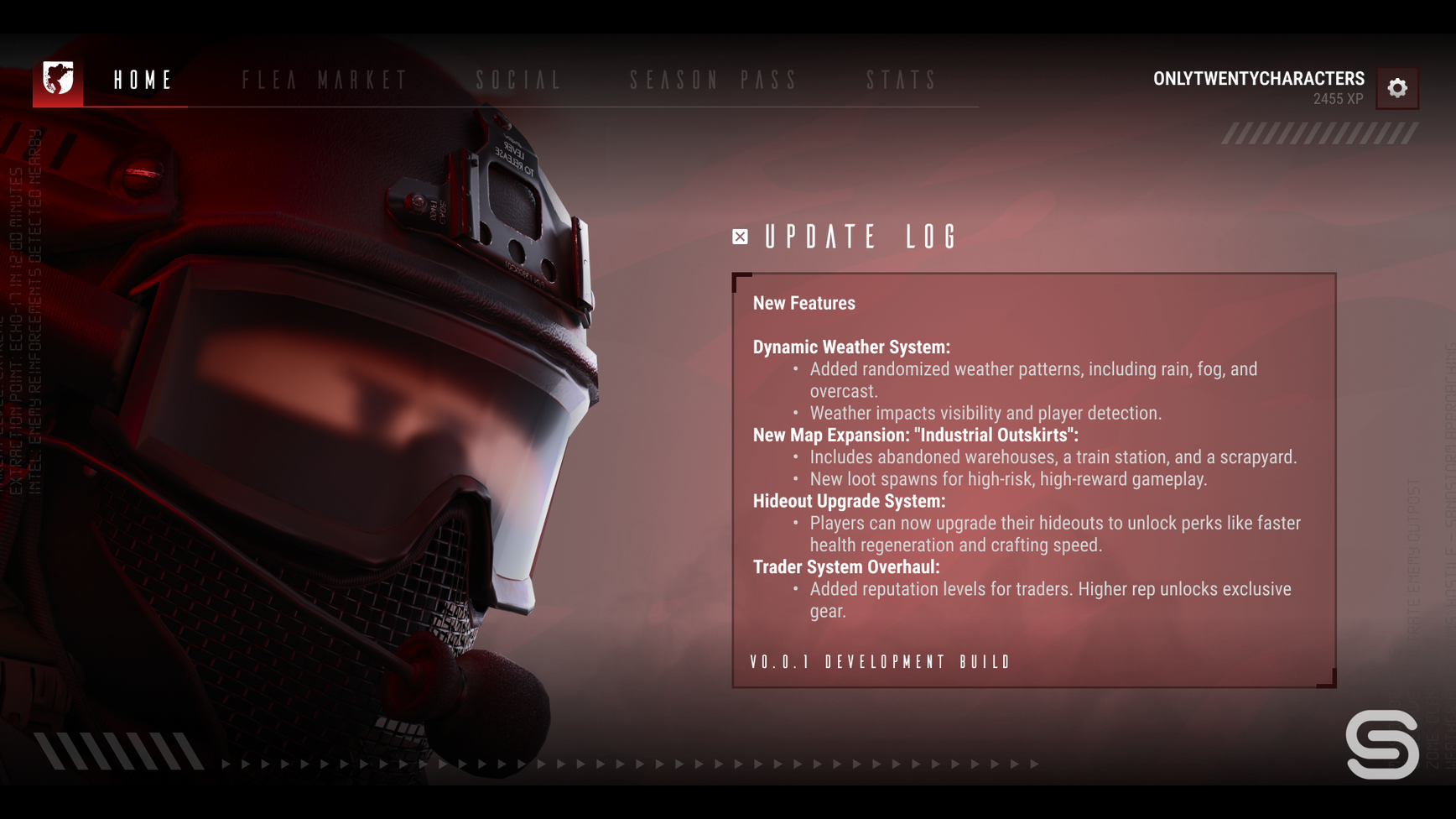Click the New Features heading

coord(804,303)
